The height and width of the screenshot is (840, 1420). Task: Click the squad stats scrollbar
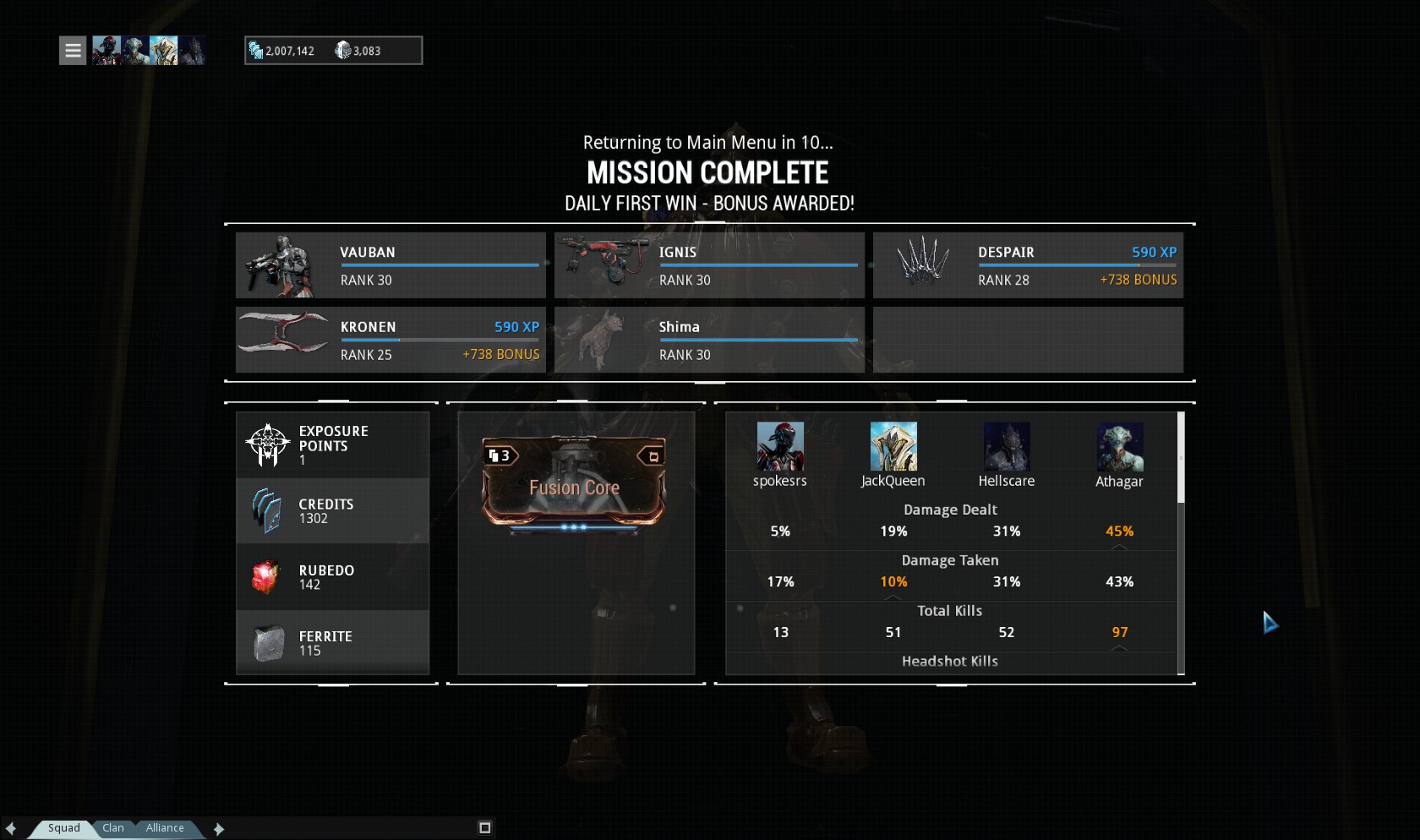coord(1181,457)
